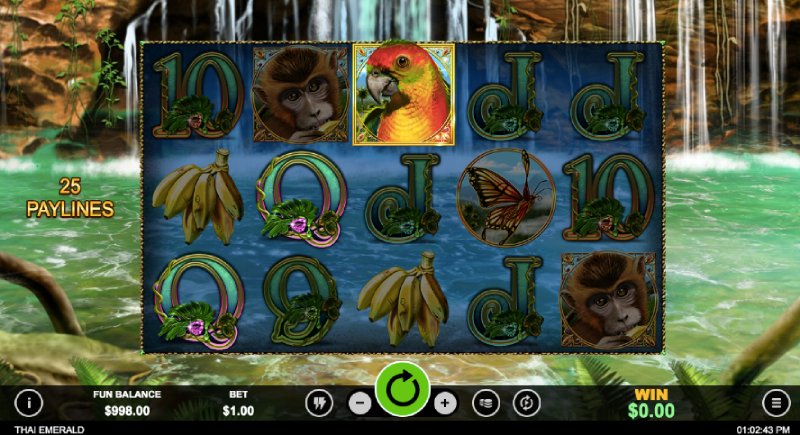
Task: Open the bet stack coins option
Action: [x=486, y=403]
